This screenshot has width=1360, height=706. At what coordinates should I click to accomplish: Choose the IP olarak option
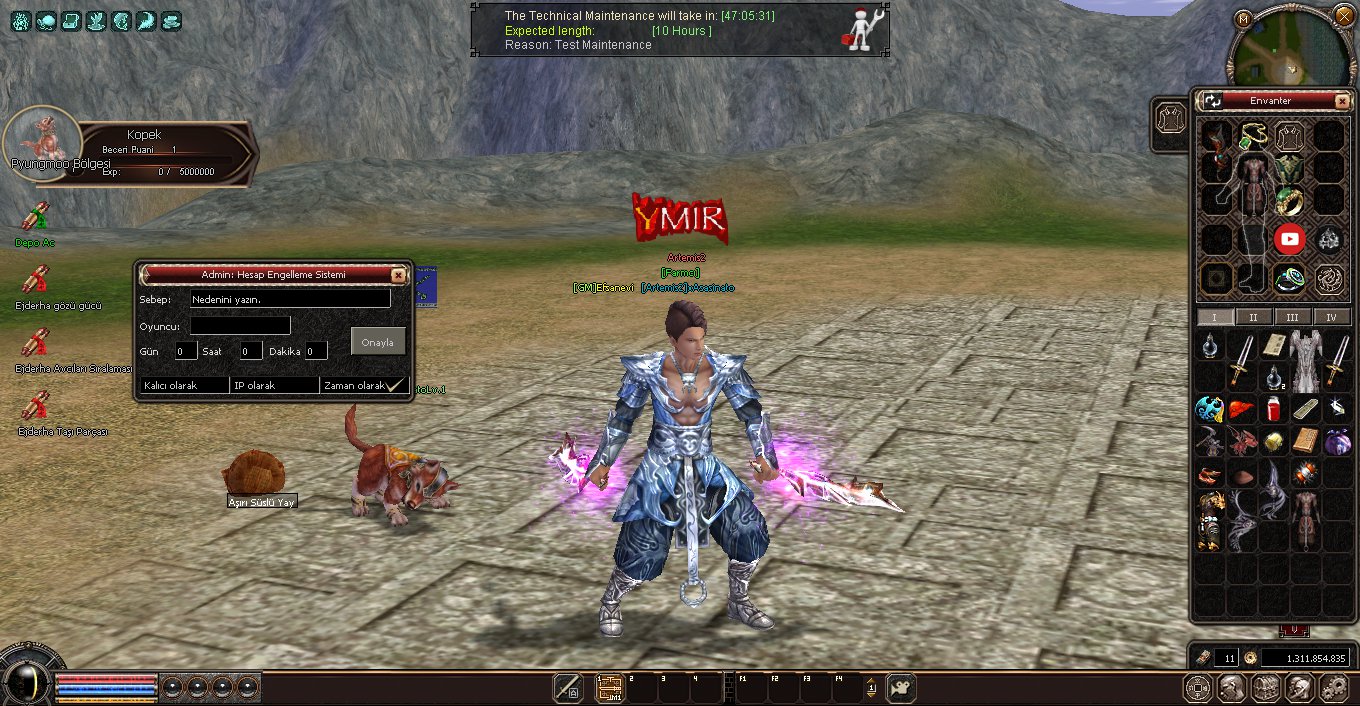click(274, 385)
